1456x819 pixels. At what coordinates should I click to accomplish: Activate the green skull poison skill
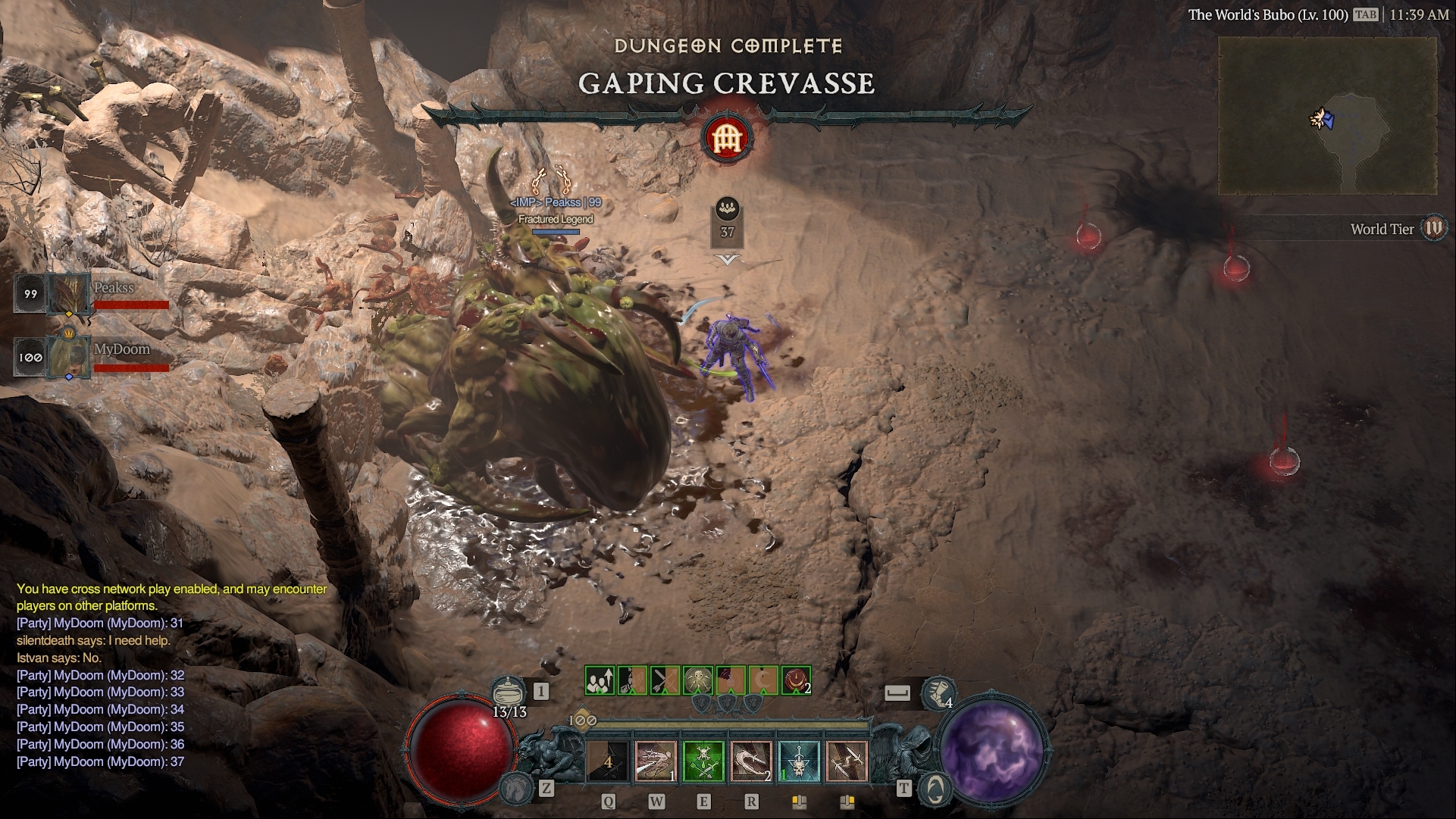(x=703, y=761)
